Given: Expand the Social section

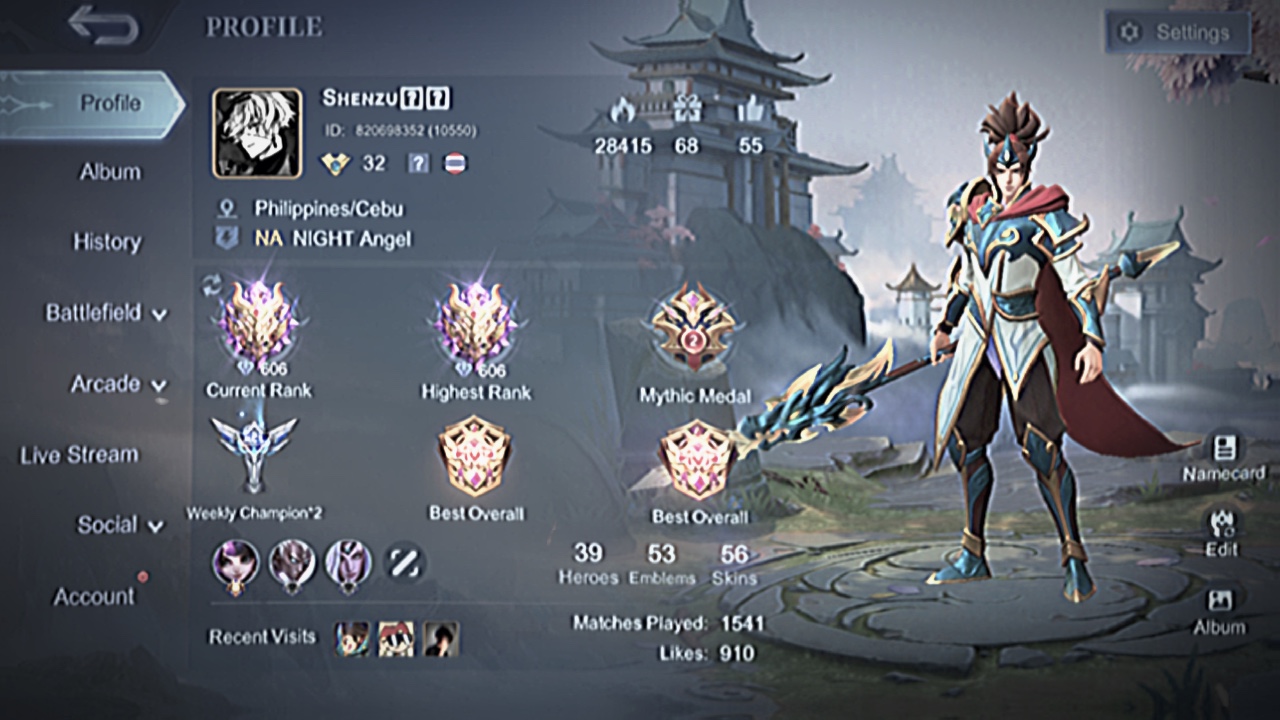Looking at the screenshot, I should (x=120, y=525).
